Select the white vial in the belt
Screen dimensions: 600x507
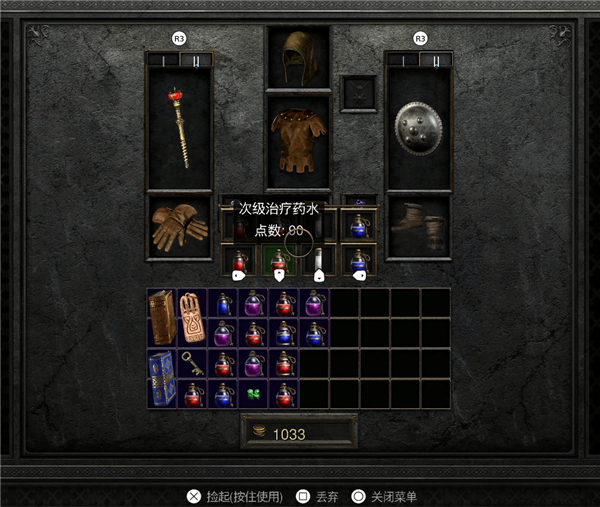319,259
